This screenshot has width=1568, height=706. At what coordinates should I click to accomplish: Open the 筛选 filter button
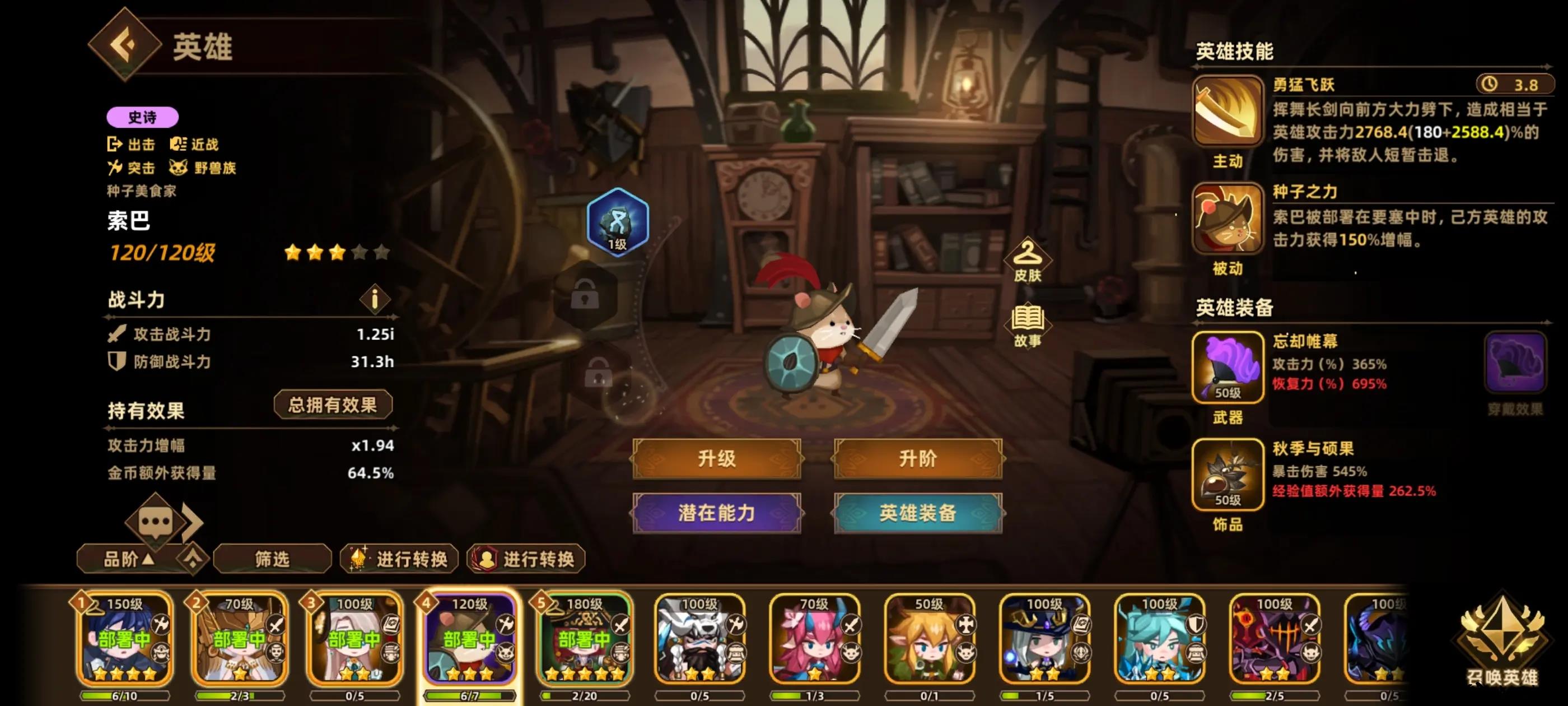click(x=272, y=559)
